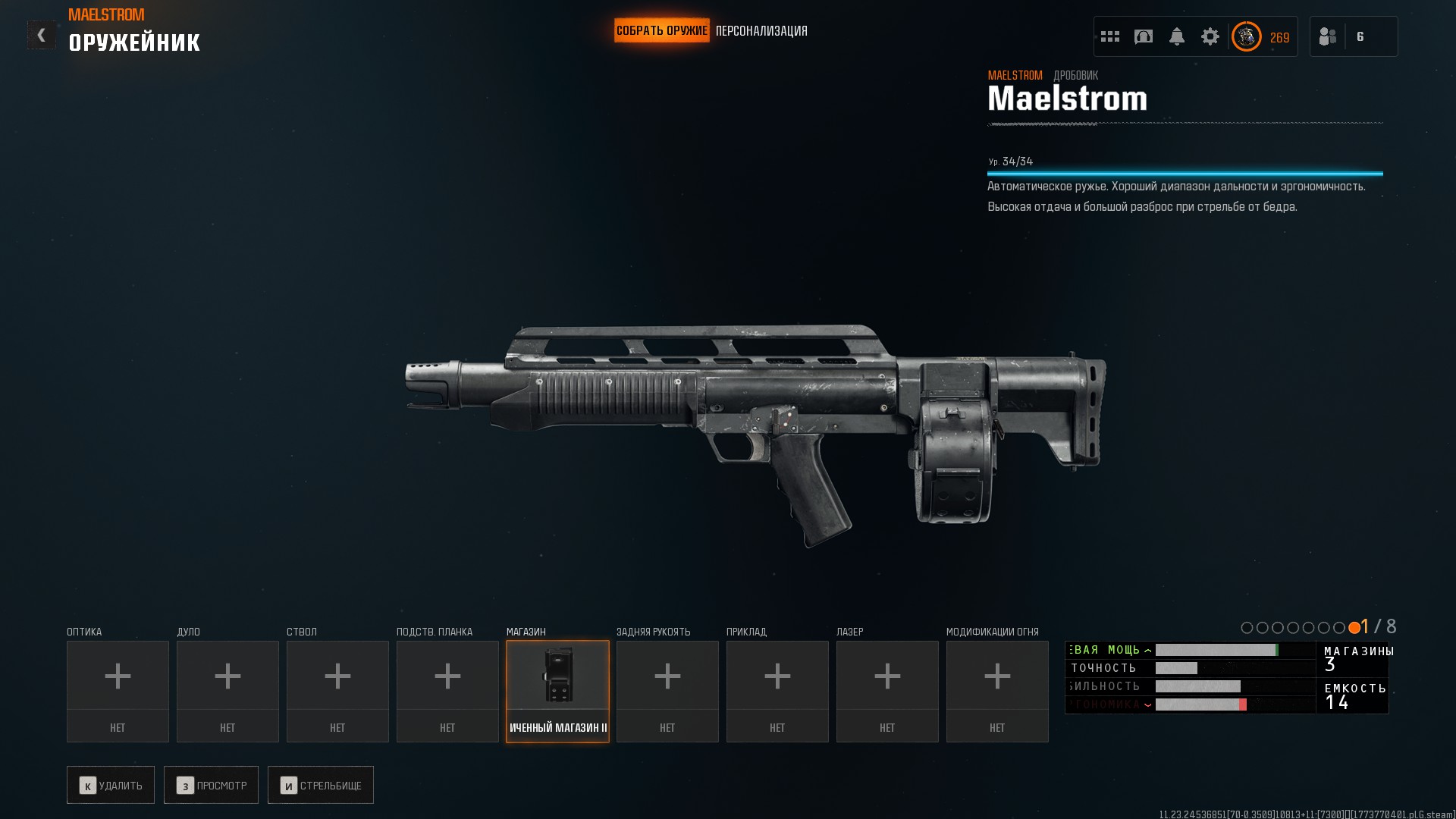The image size is (1456, 819).
Task: Open the notifications bell
Action: [1177, 36]
